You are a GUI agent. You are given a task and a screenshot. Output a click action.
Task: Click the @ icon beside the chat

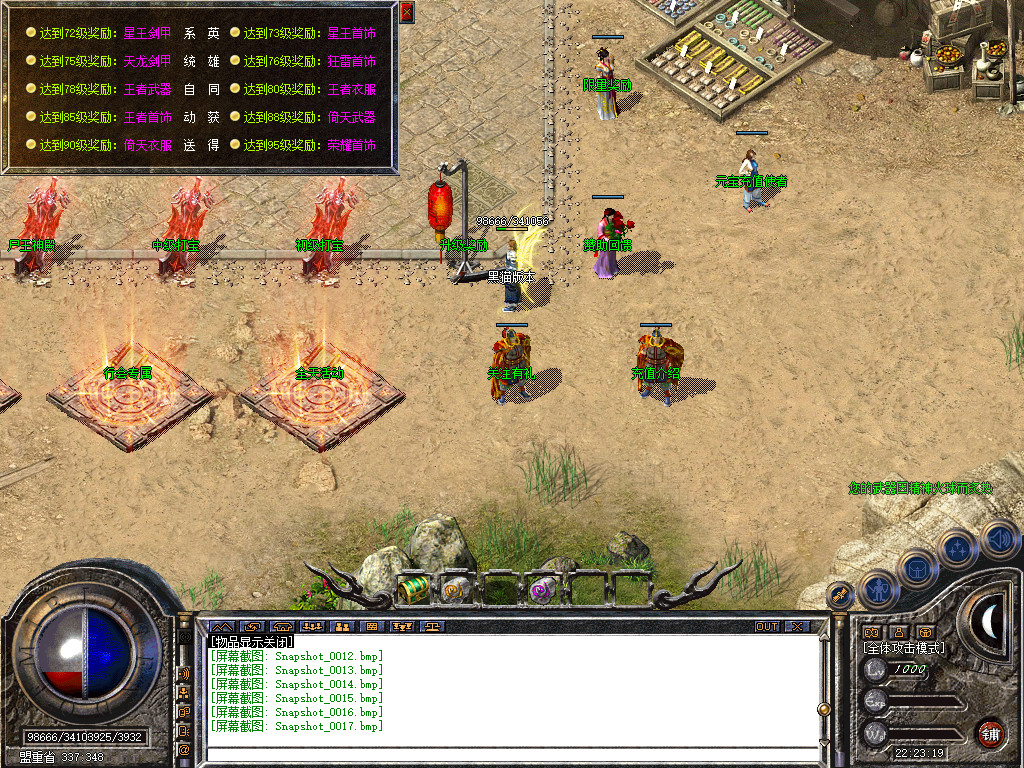[x=184, y=748]
